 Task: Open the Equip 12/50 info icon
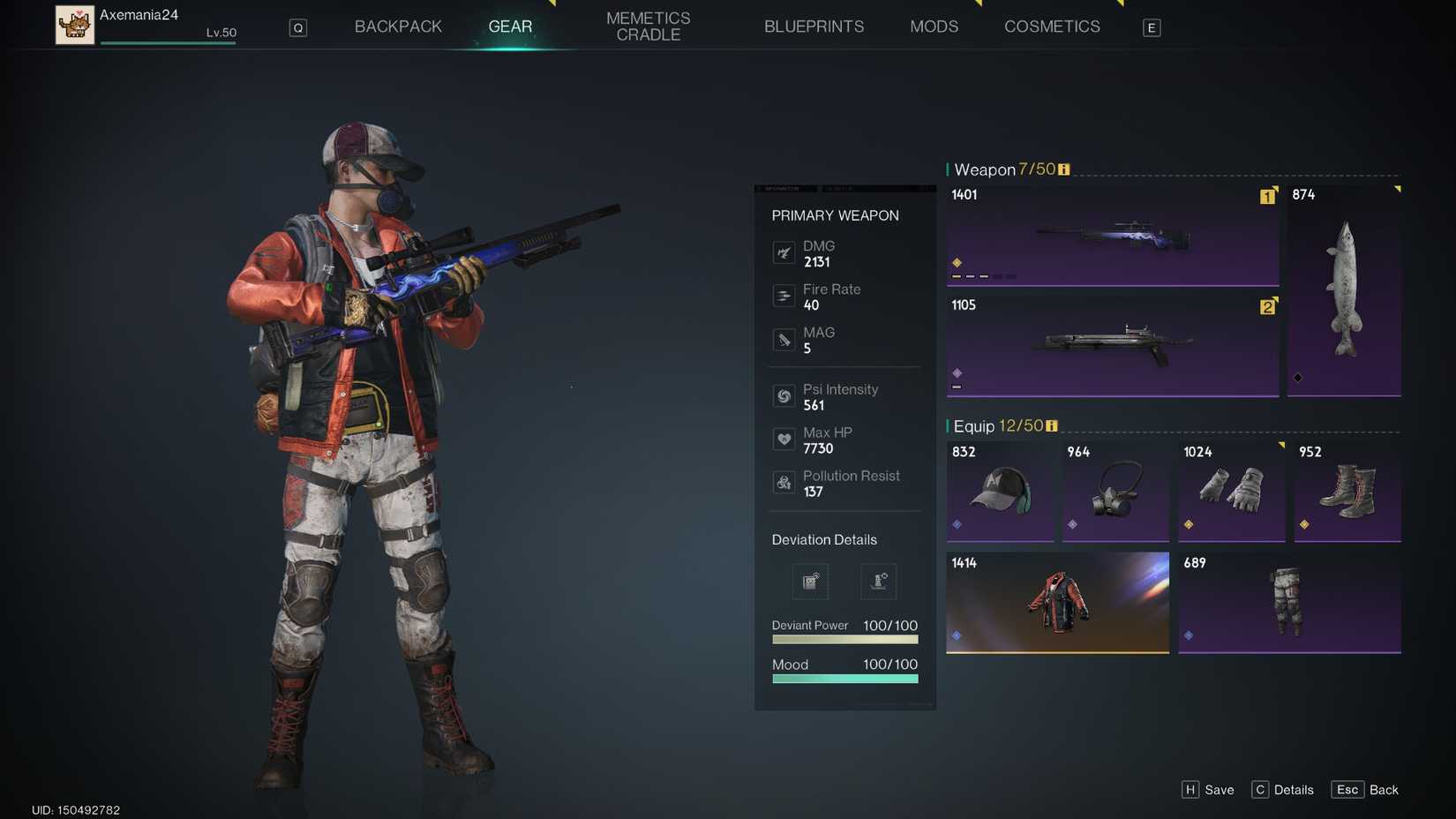pyautogui.click(x=1051, y=425)
